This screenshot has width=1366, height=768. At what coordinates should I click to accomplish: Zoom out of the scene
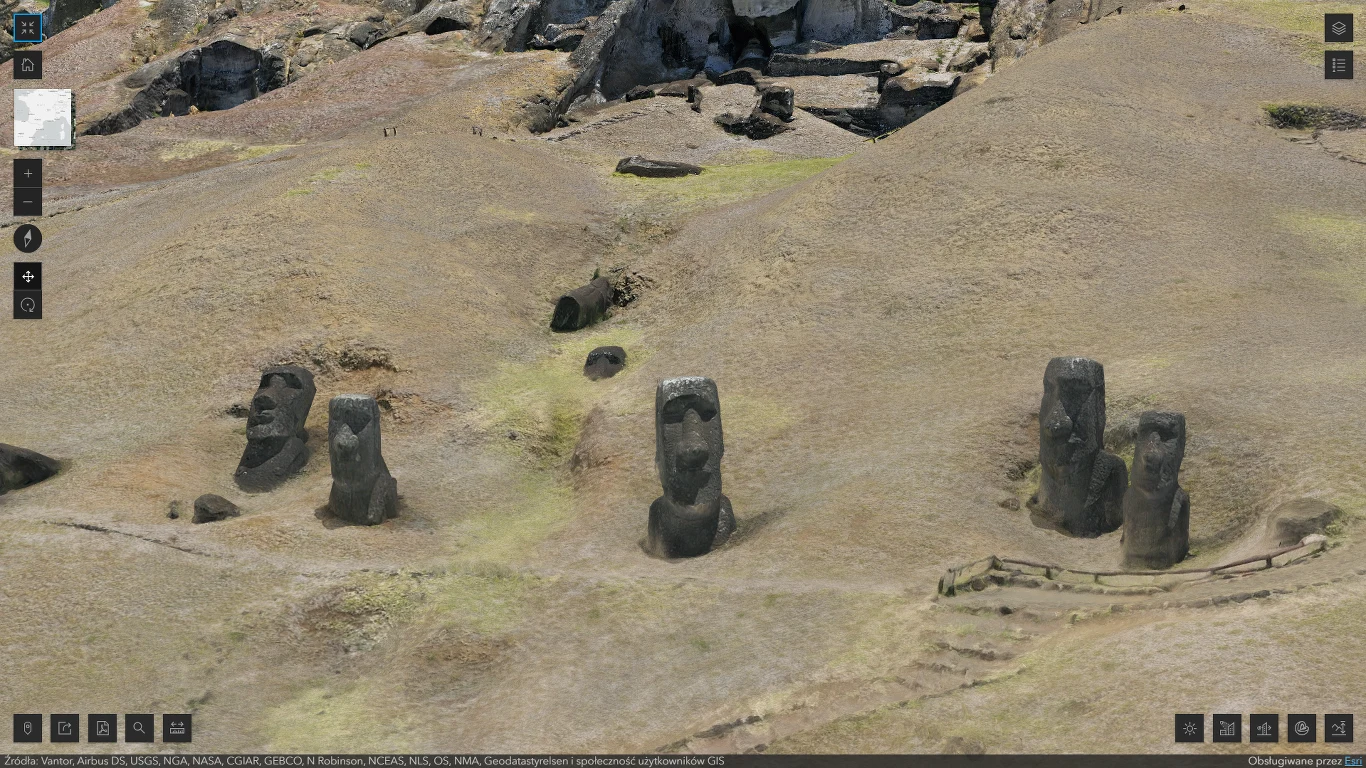tap(28, 202)
